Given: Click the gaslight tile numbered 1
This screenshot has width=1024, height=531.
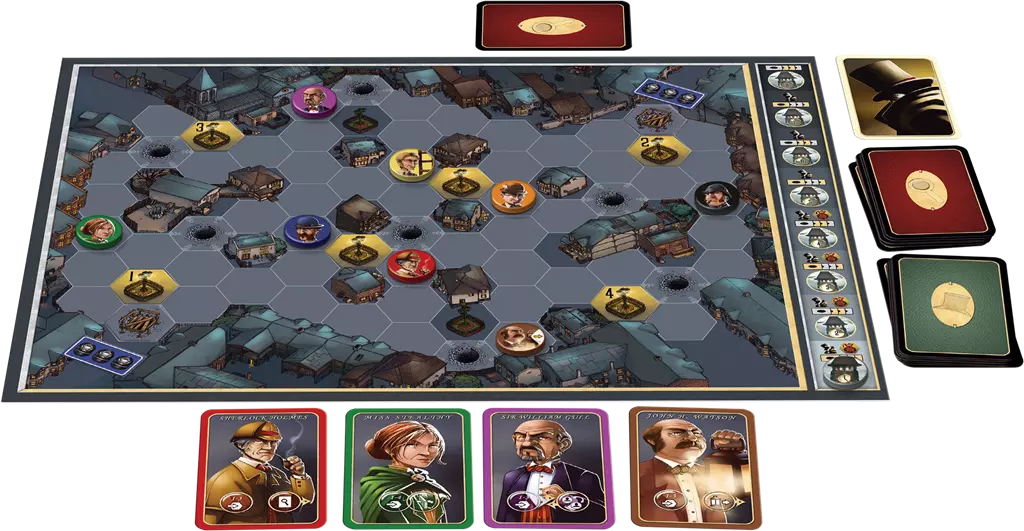Looking at the screenshot, I should (141, 283).
